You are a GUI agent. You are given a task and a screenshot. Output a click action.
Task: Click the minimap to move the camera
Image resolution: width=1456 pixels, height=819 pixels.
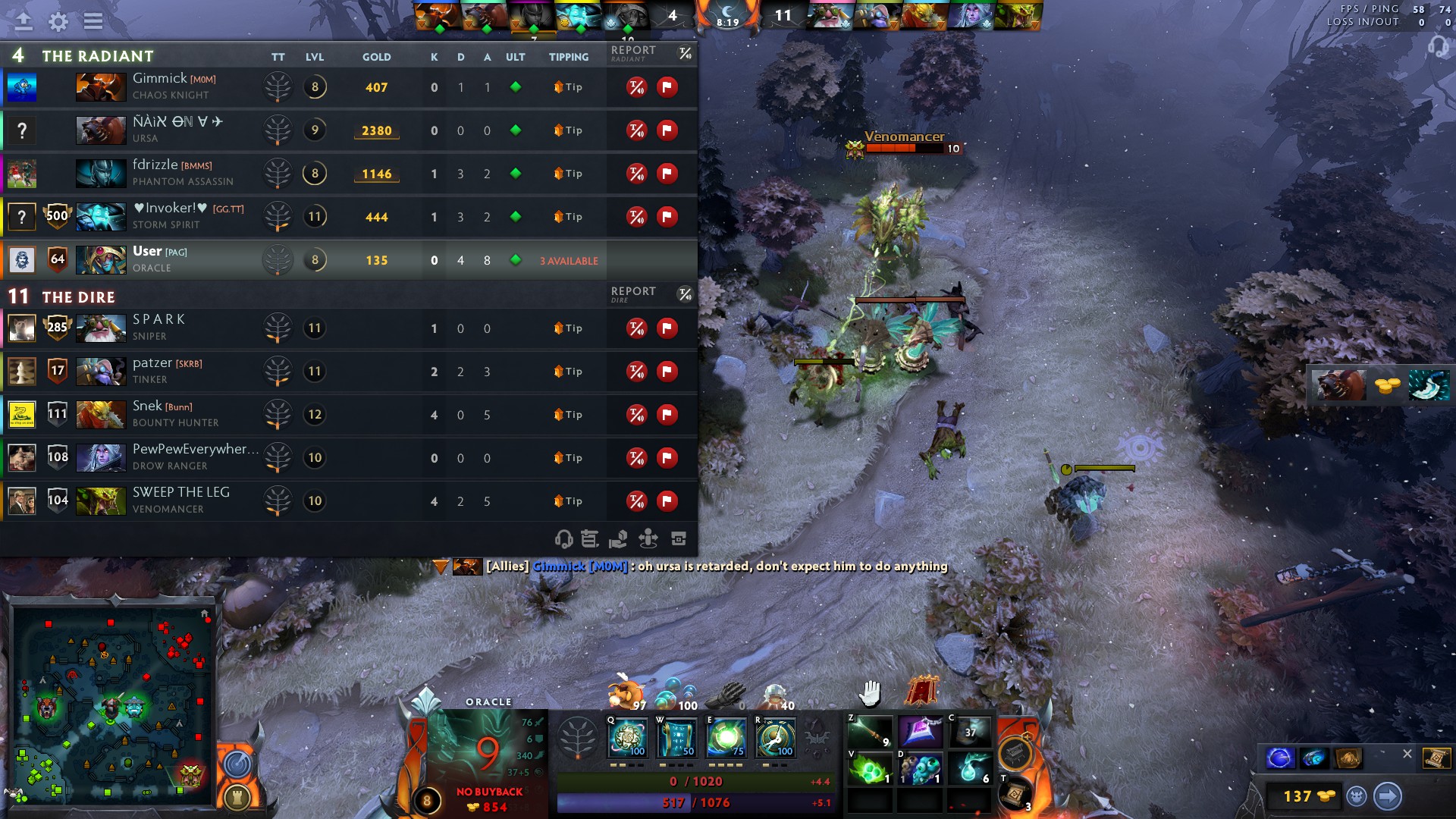pos(114,705)
